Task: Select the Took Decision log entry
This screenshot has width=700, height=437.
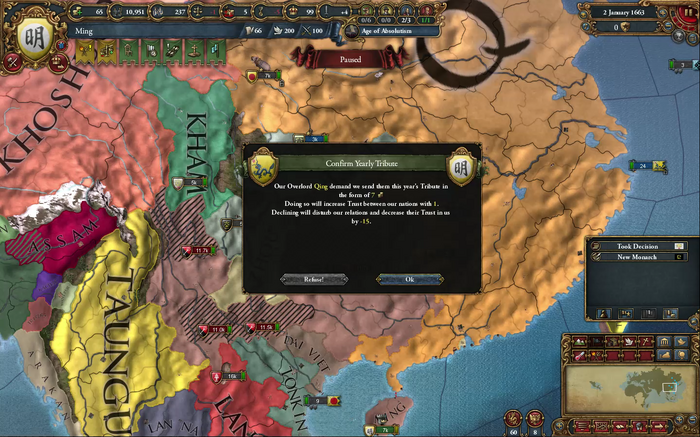Action: coord(636,245)
